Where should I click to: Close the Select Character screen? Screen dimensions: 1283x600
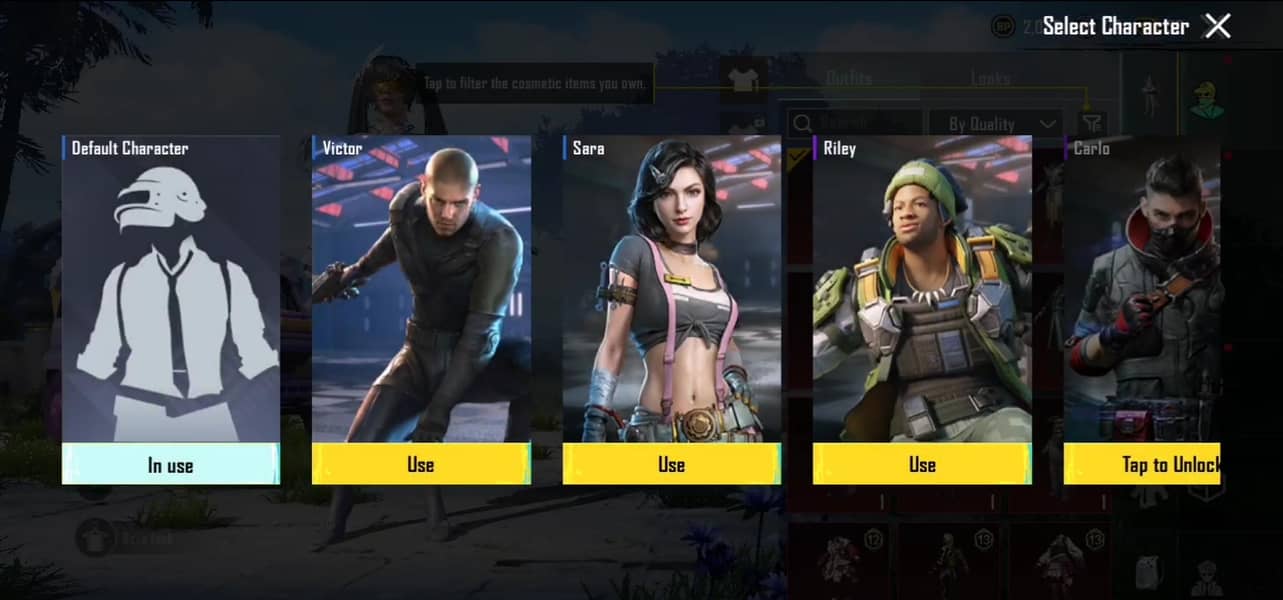coord(1217,26)
